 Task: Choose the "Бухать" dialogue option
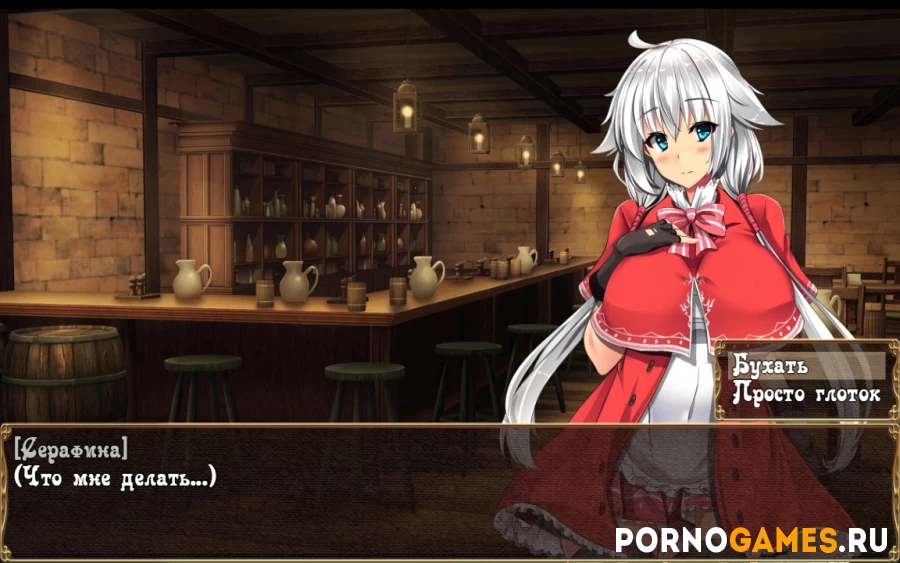[x=806, y=364]
